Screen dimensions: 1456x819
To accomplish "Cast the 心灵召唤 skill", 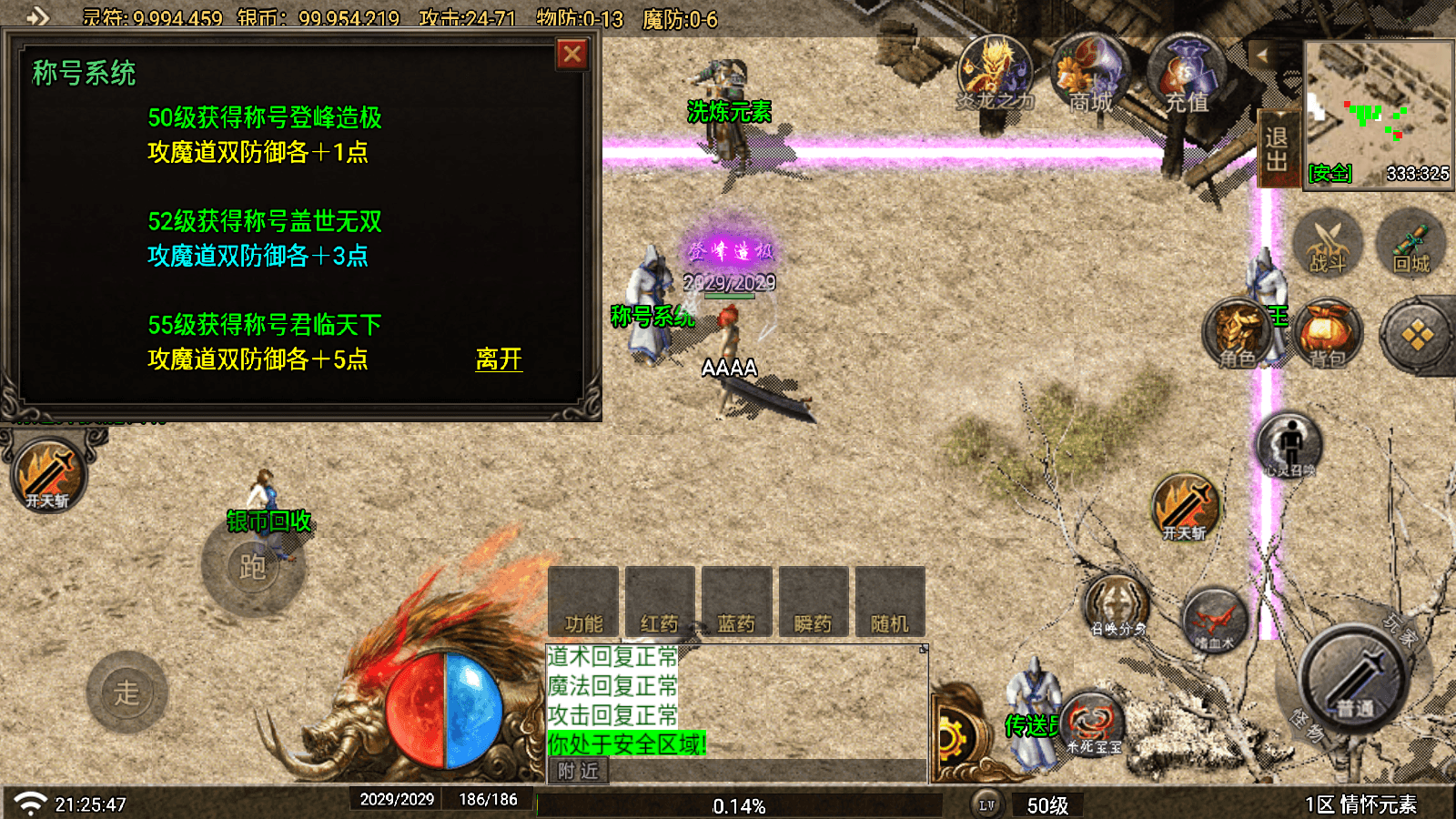I will point(1289,446).
